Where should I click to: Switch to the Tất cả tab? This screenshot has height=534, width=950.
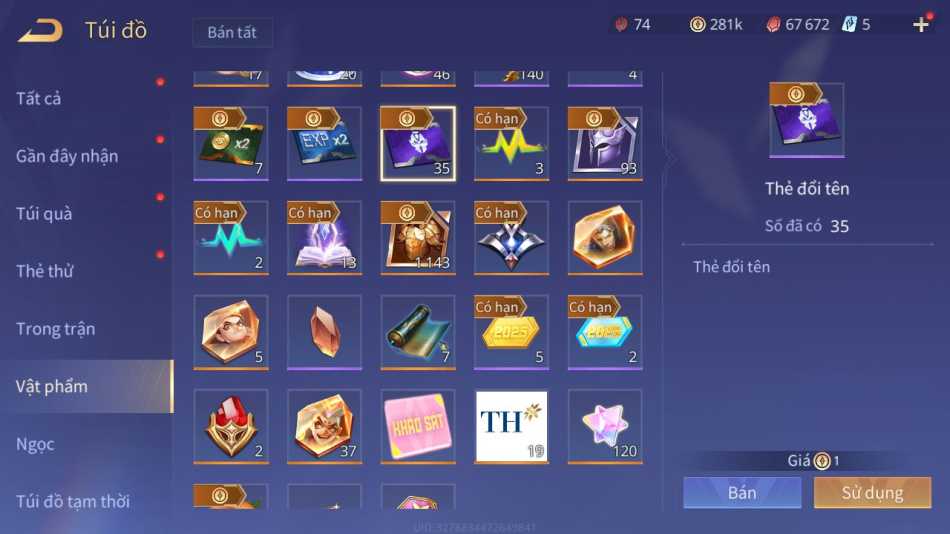click(39, 98)
